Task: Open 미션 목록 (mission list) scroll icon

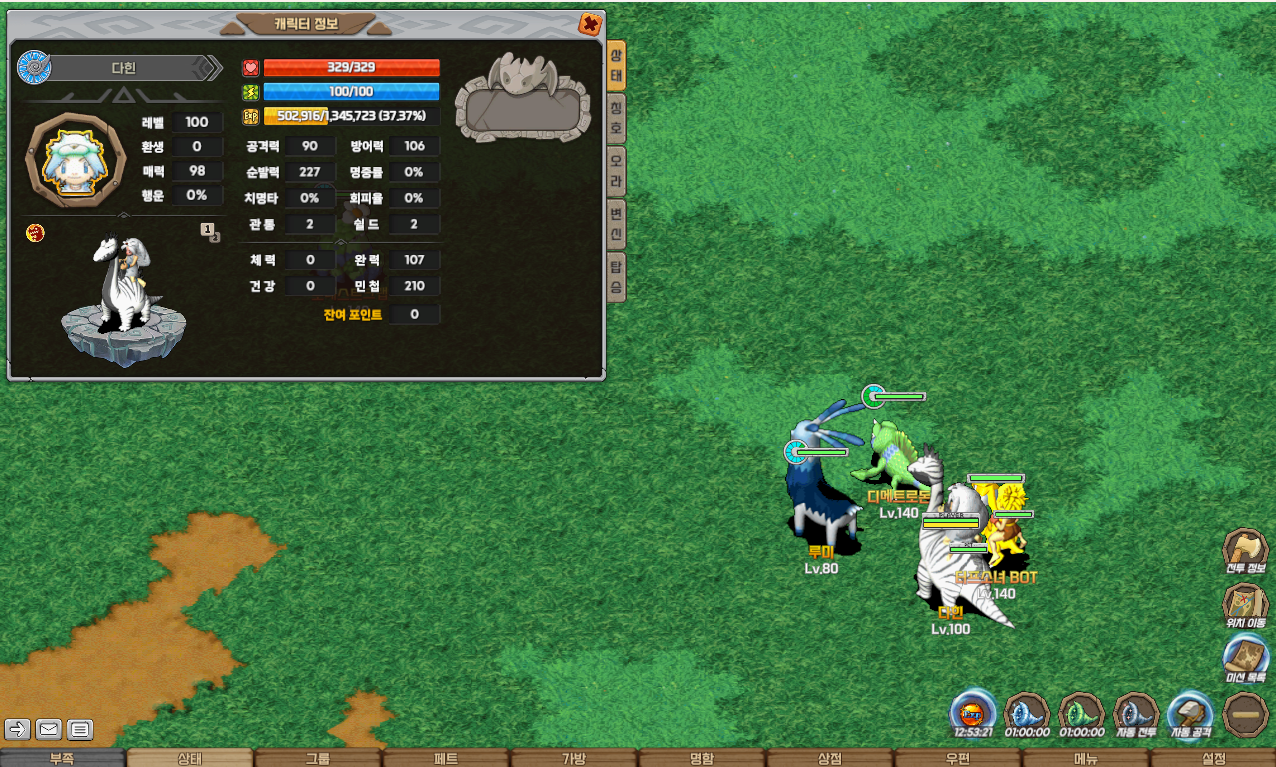Action: (x=1245, y=658)
